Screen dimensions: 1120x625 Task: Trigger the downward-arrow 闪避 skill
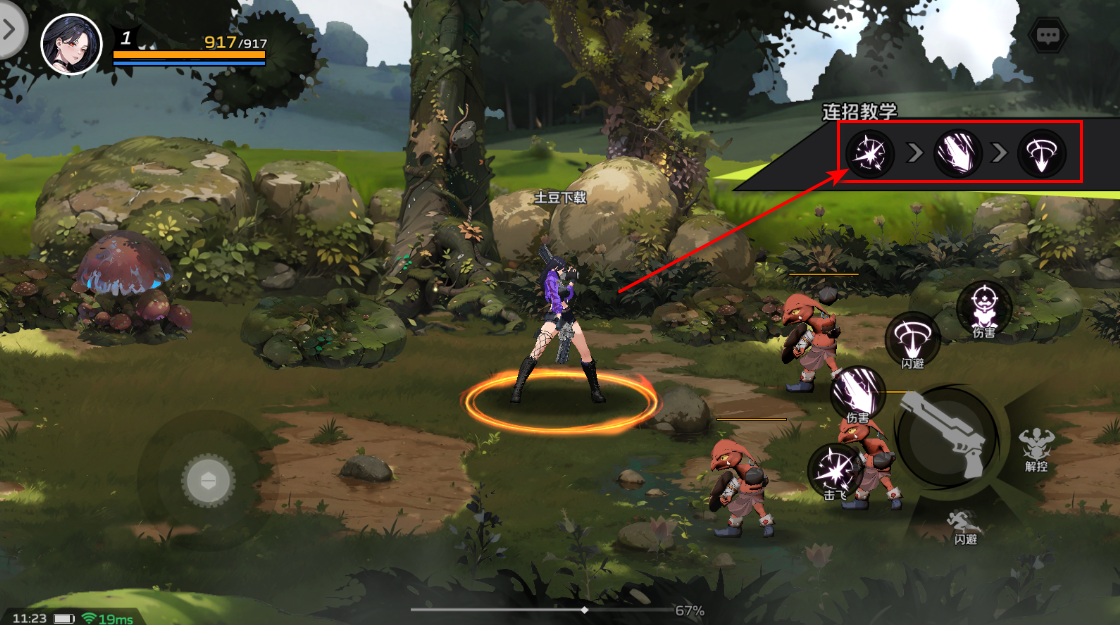coord(912,336)
